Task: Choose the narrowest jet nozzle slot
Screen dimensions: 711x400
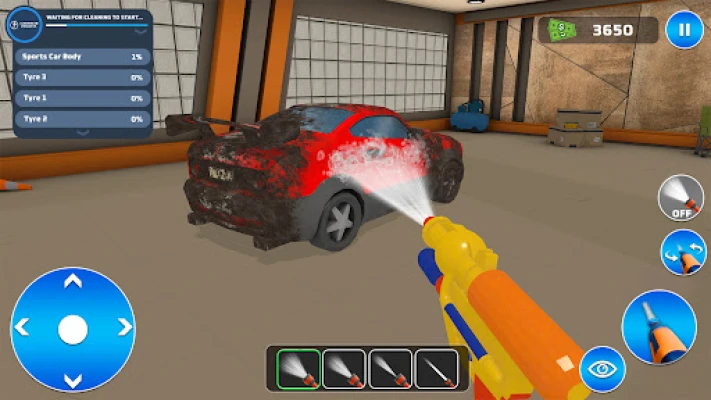Action: [436, 368]
